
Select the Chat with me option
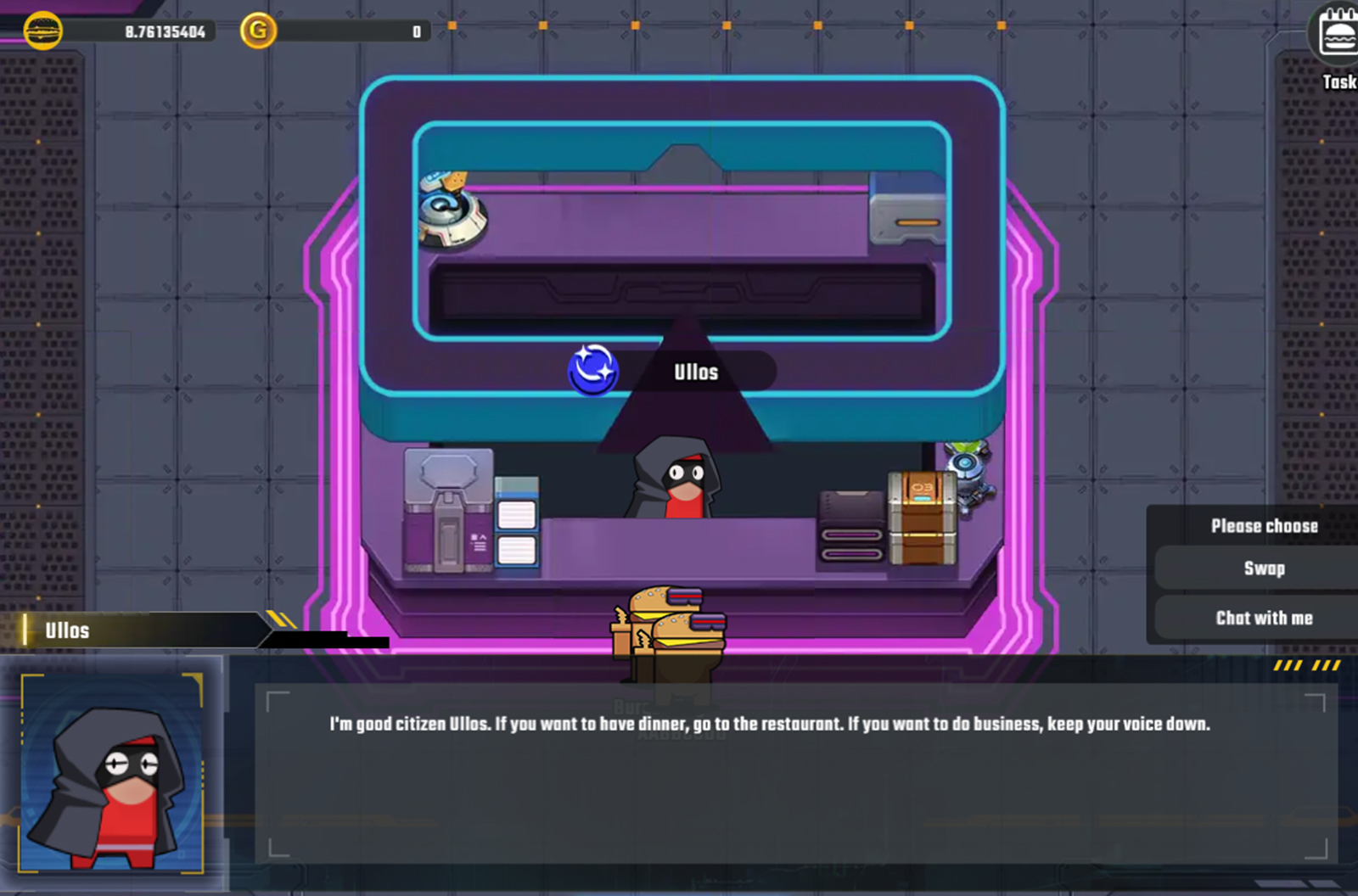1263,619
